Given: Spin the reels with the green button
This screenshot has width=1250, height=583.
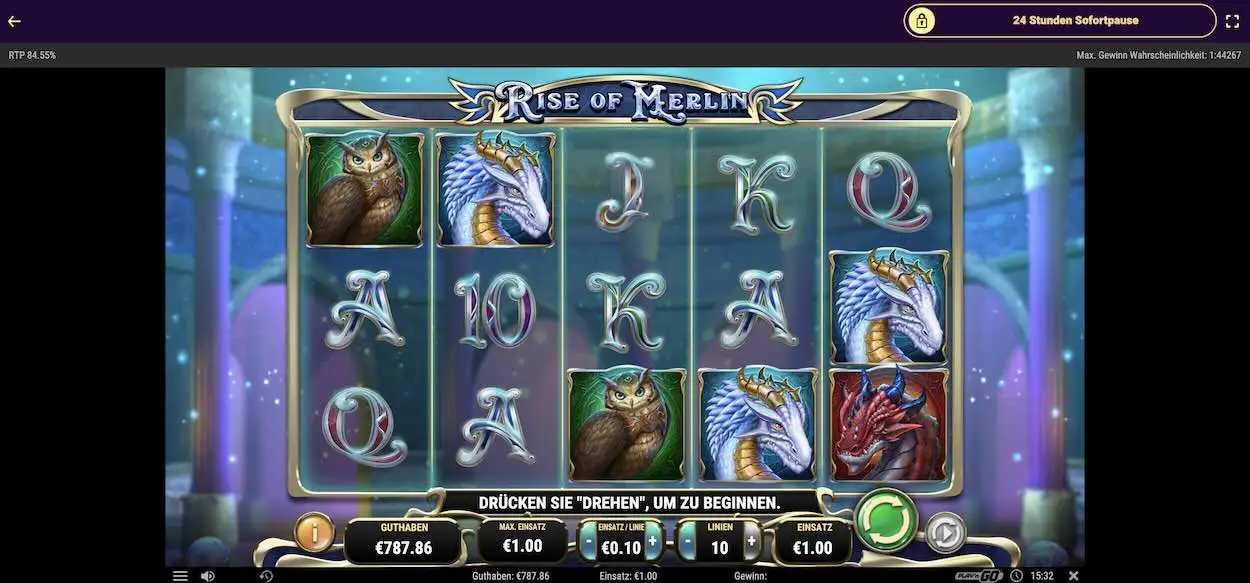Looking at the screenshot, I should (x=886, y=520).
